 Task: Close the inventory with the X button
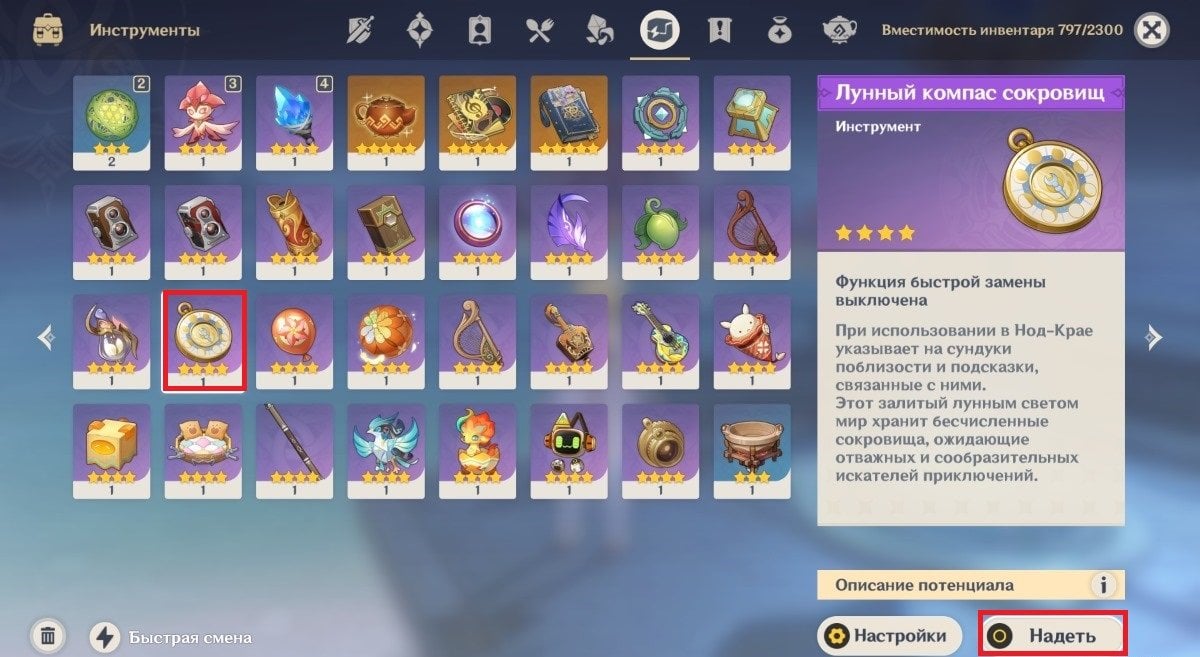[1153, 31]
